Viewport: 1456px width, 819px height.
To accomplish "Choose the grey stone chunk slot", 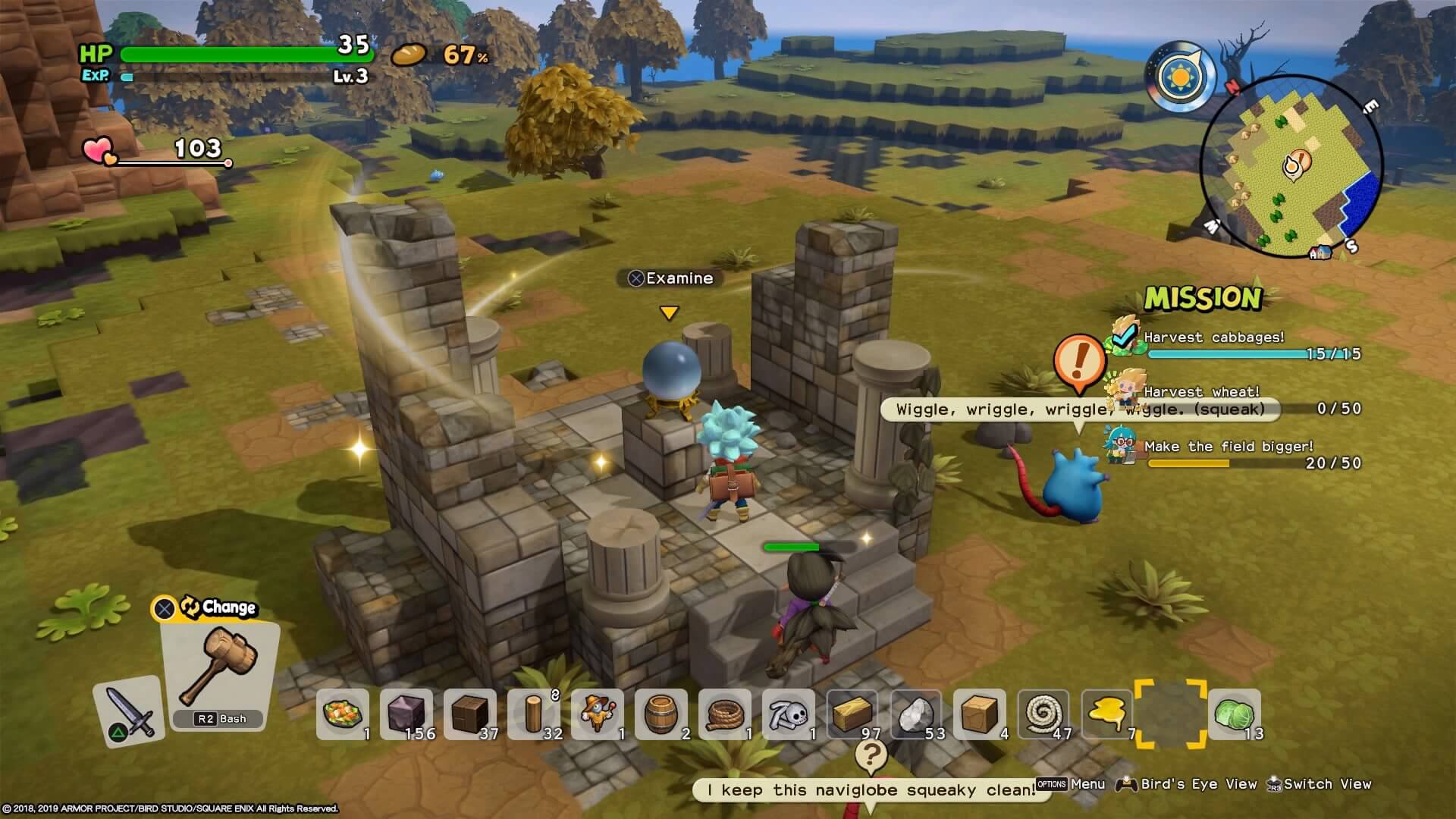I will [x=916, y=714].
